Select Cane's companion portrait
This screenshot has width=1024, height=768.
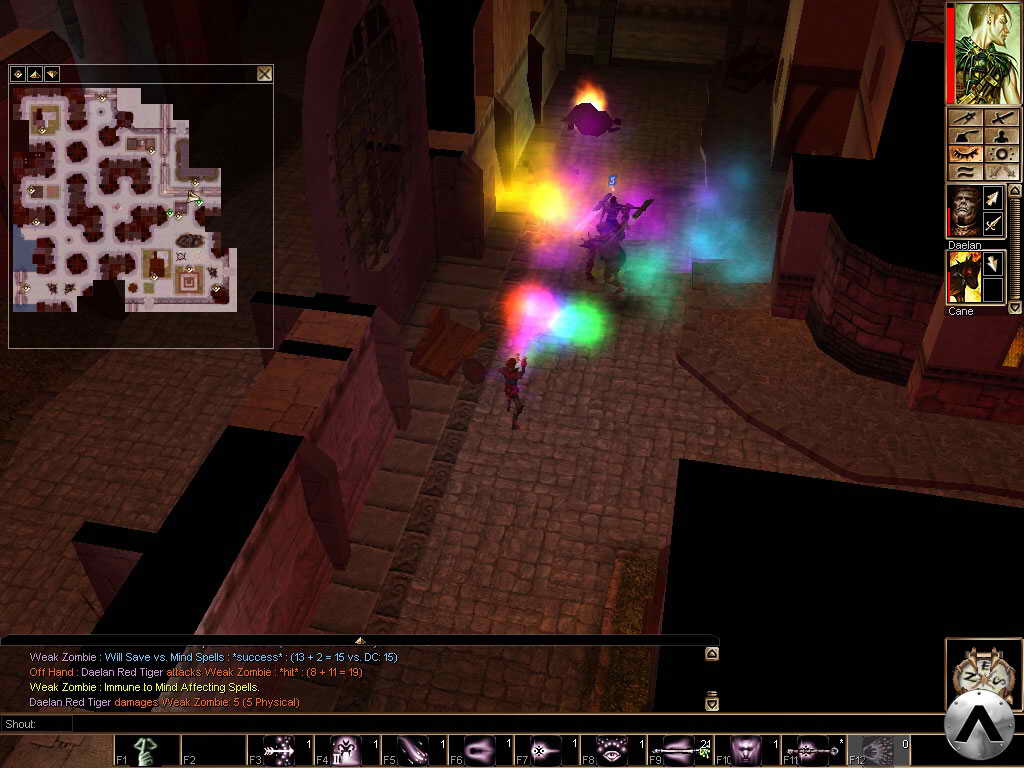click(964, 277)
